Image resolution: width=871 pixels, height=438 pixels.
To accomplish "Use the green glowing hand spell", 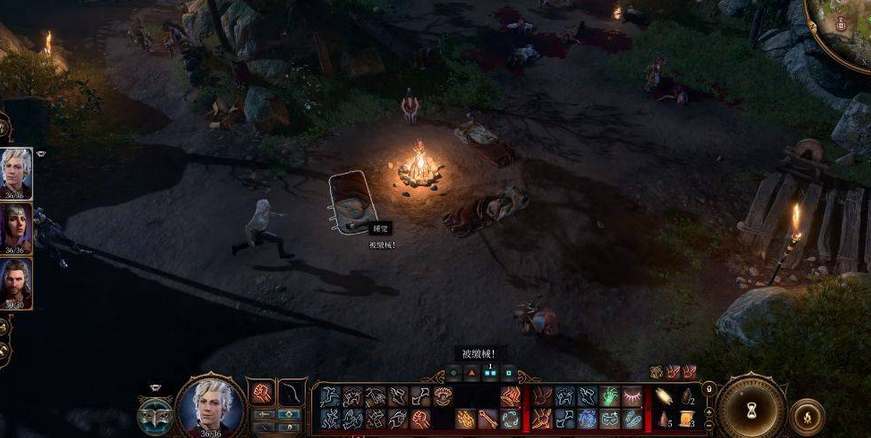I will (609, 396).
